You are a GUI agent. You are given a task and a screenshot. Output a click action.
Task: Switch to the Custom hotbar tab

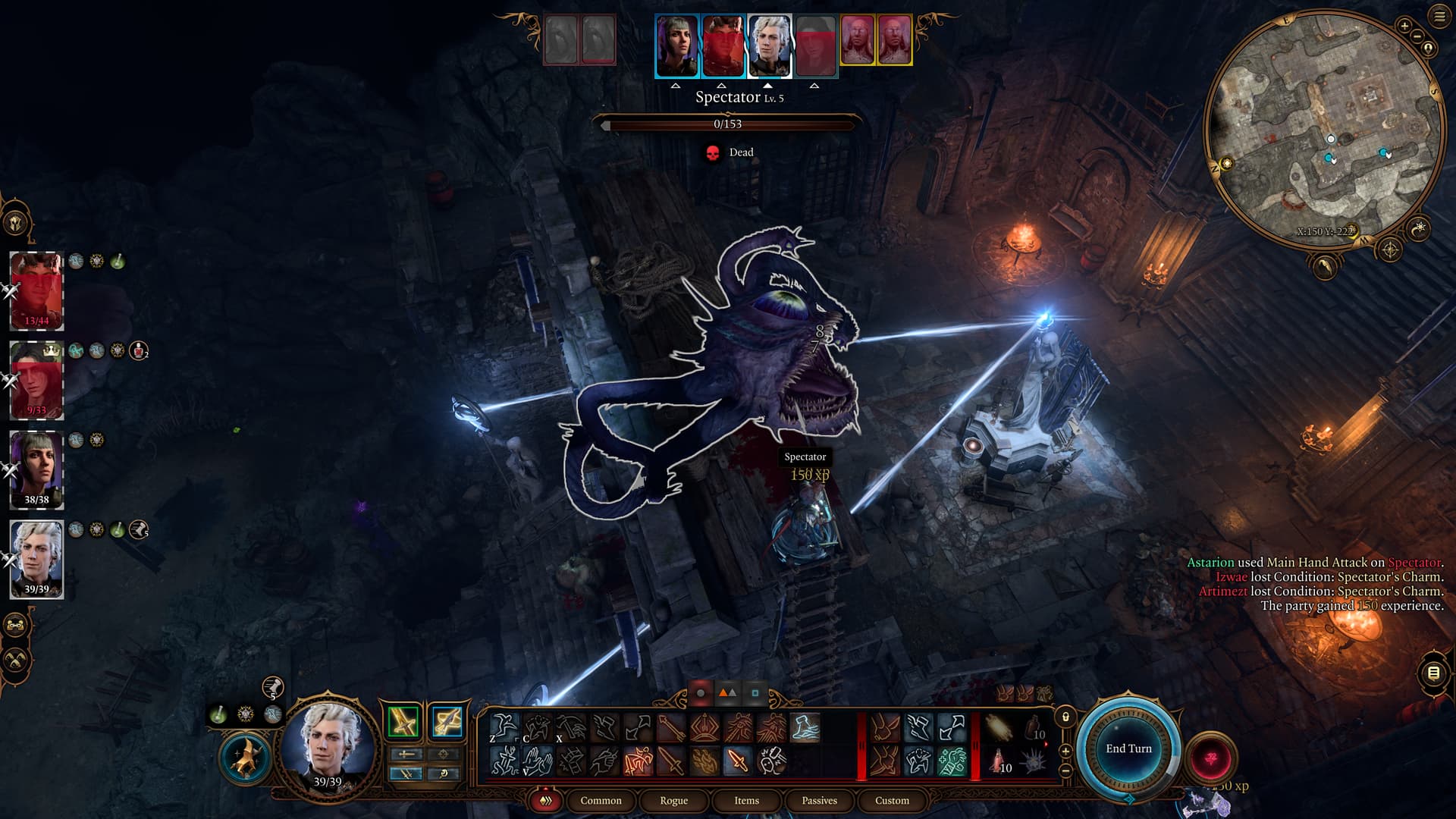pyautogui.click(x=892, y=800)
